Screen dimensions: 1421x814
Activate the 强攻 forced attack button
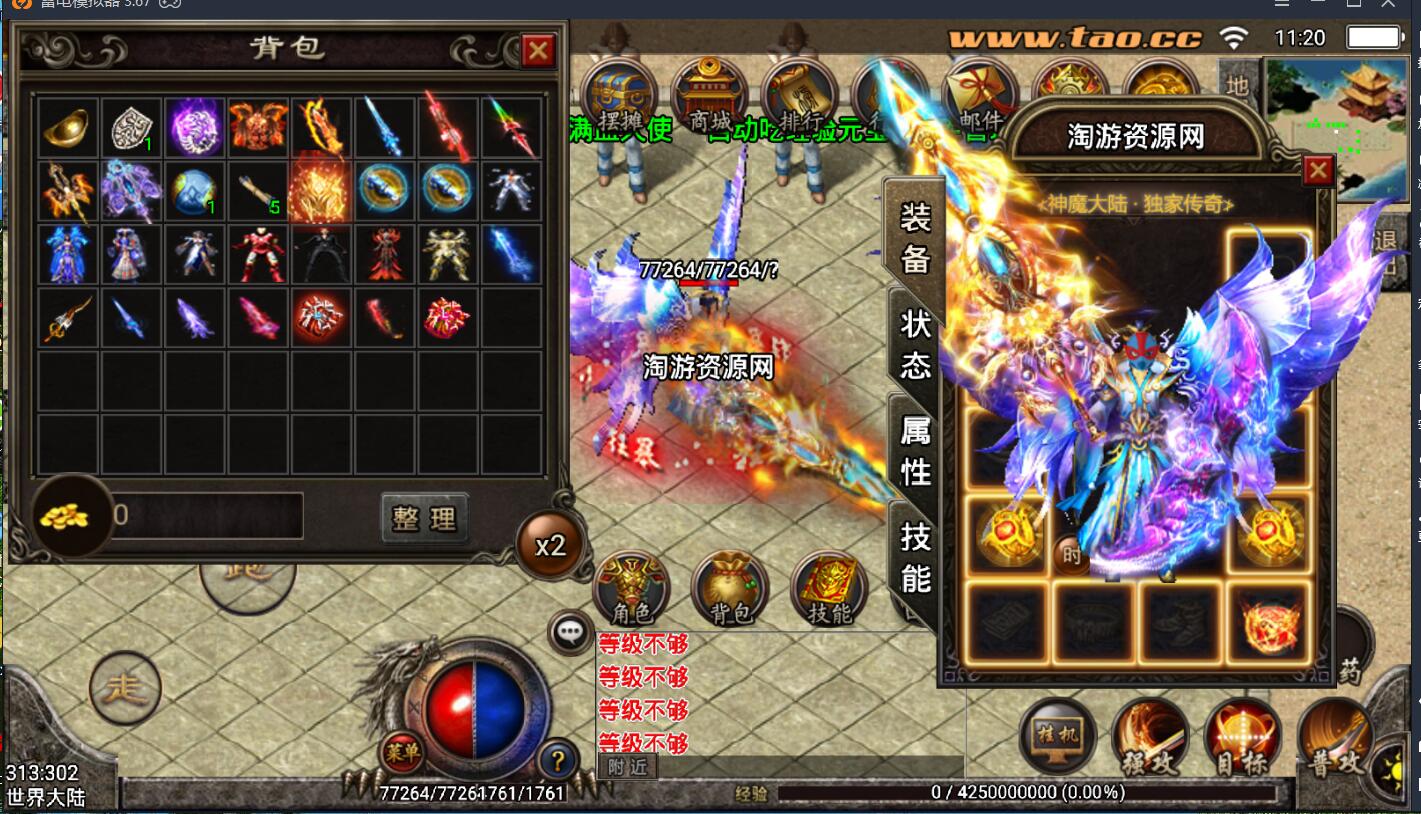point(1148,738)
